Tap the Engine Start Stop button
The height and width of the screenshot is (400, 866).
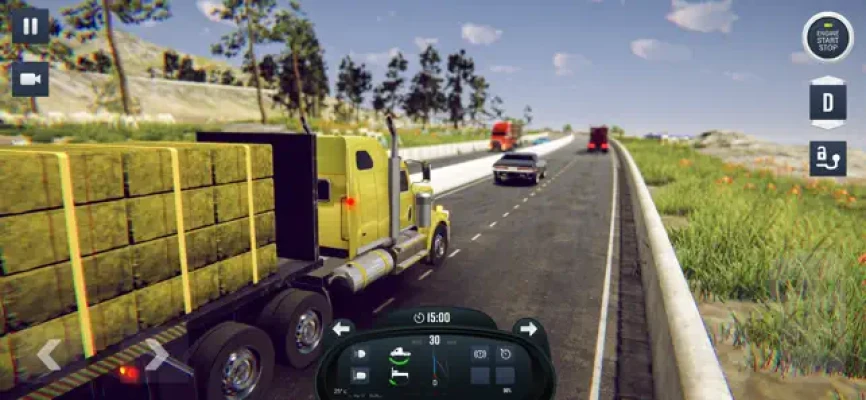[827, 37]
